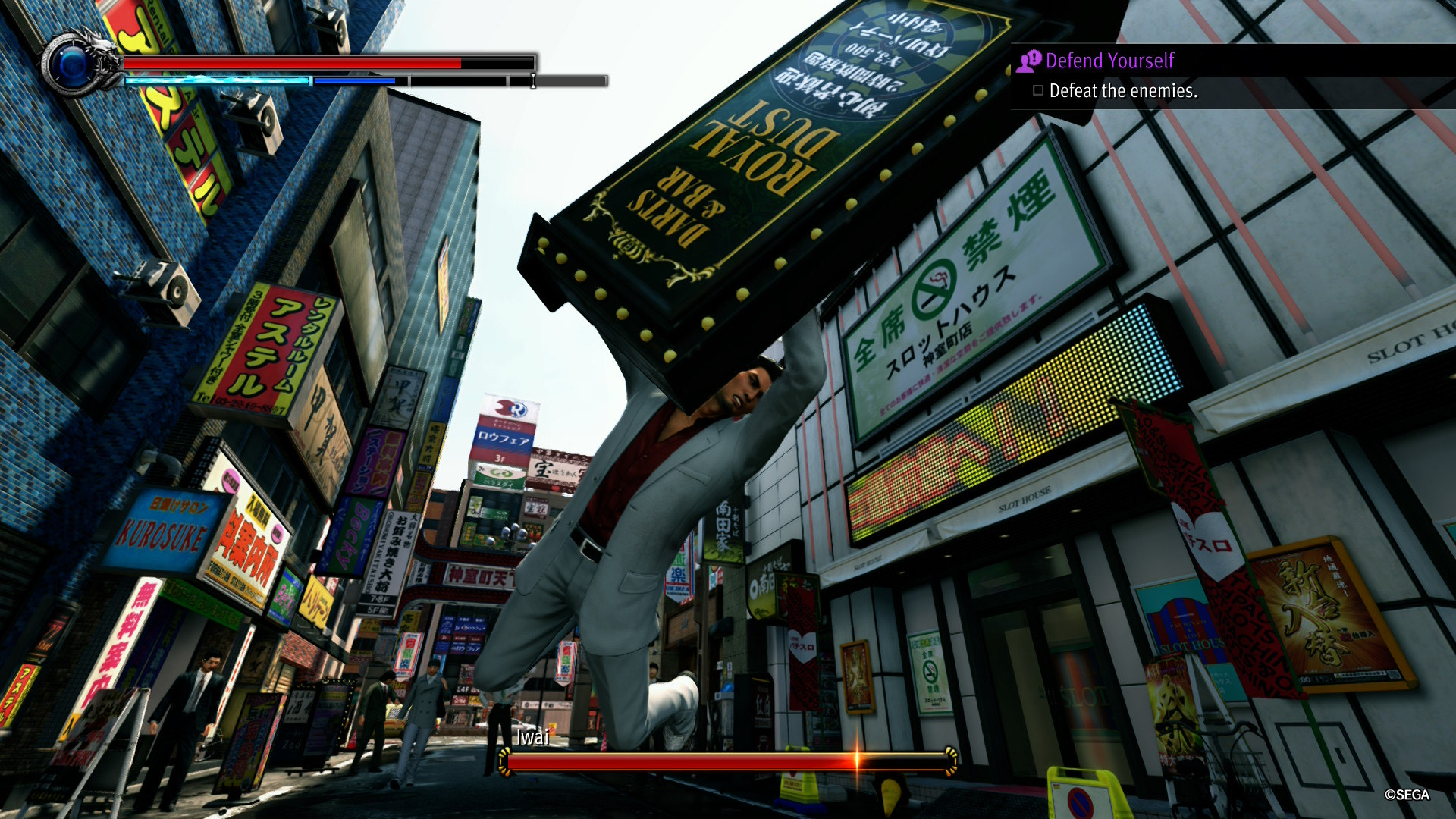Viewport: 1456px width, 819px height.
Task: Open the Defend Yourself objective tracker
Action: tap(1109, 61)
